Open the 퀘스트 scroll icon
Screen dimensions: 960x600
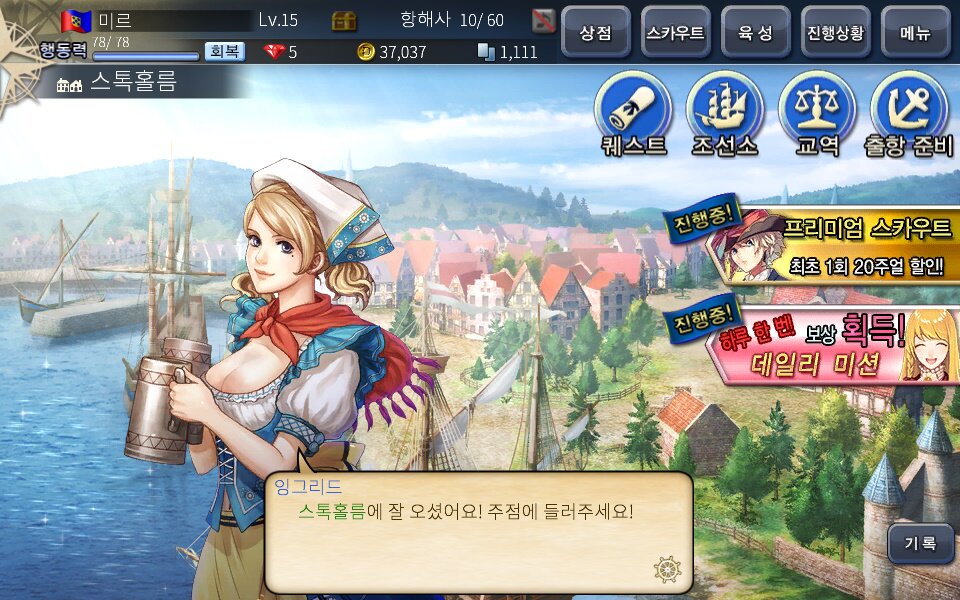pos(633,110)
